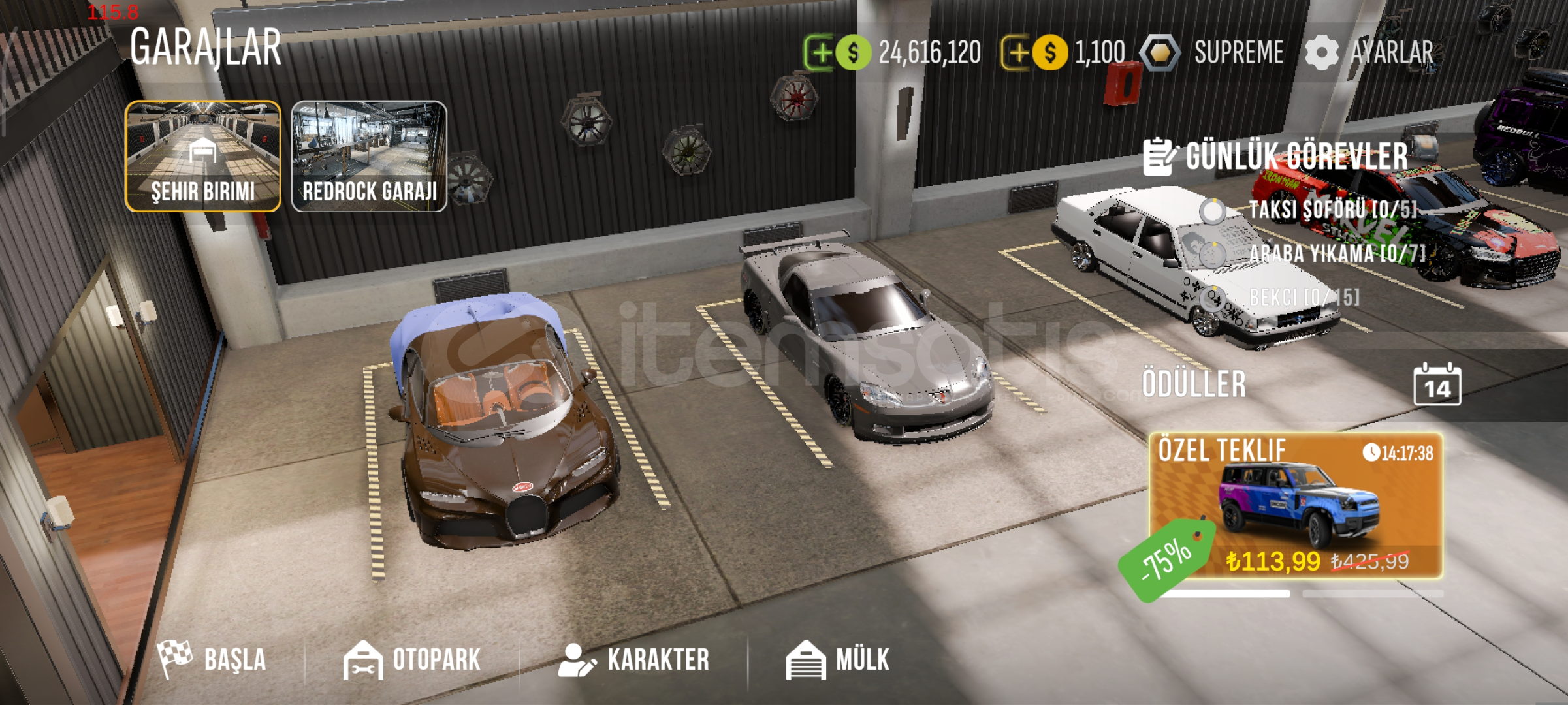The image size is (1568, 705).
Task: View the Özel Teklif special offer
Action: click(x=1296, y=506)
